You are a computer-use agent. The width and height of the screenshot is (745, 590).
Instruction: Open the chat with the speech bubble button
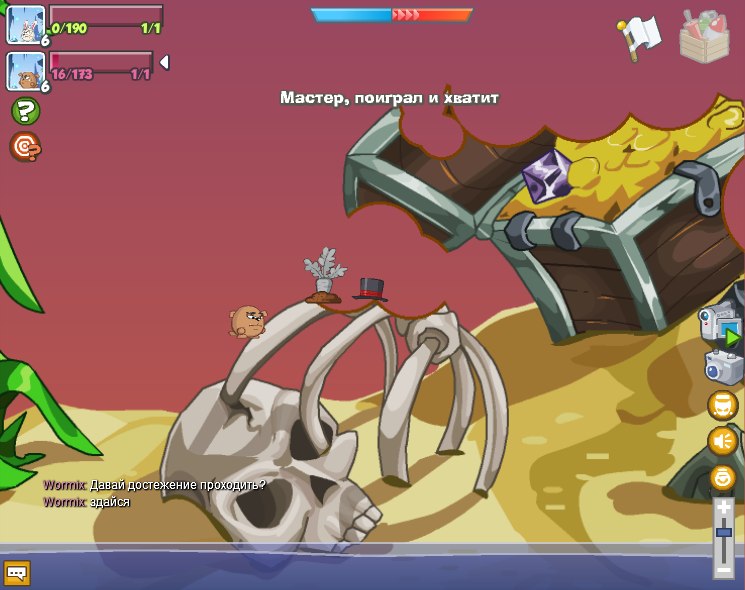pyautogui.click(x=17, y=573)
